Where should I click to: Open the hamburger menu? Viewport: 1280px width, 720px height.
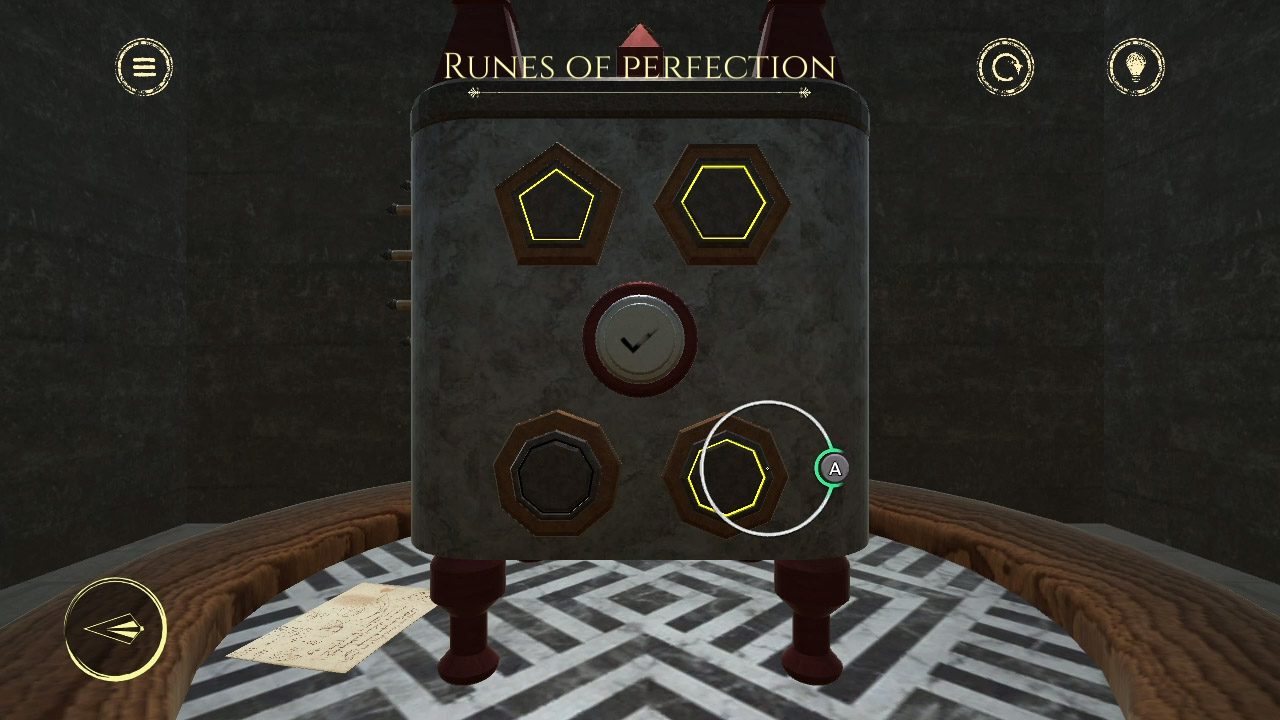point(145,66)
